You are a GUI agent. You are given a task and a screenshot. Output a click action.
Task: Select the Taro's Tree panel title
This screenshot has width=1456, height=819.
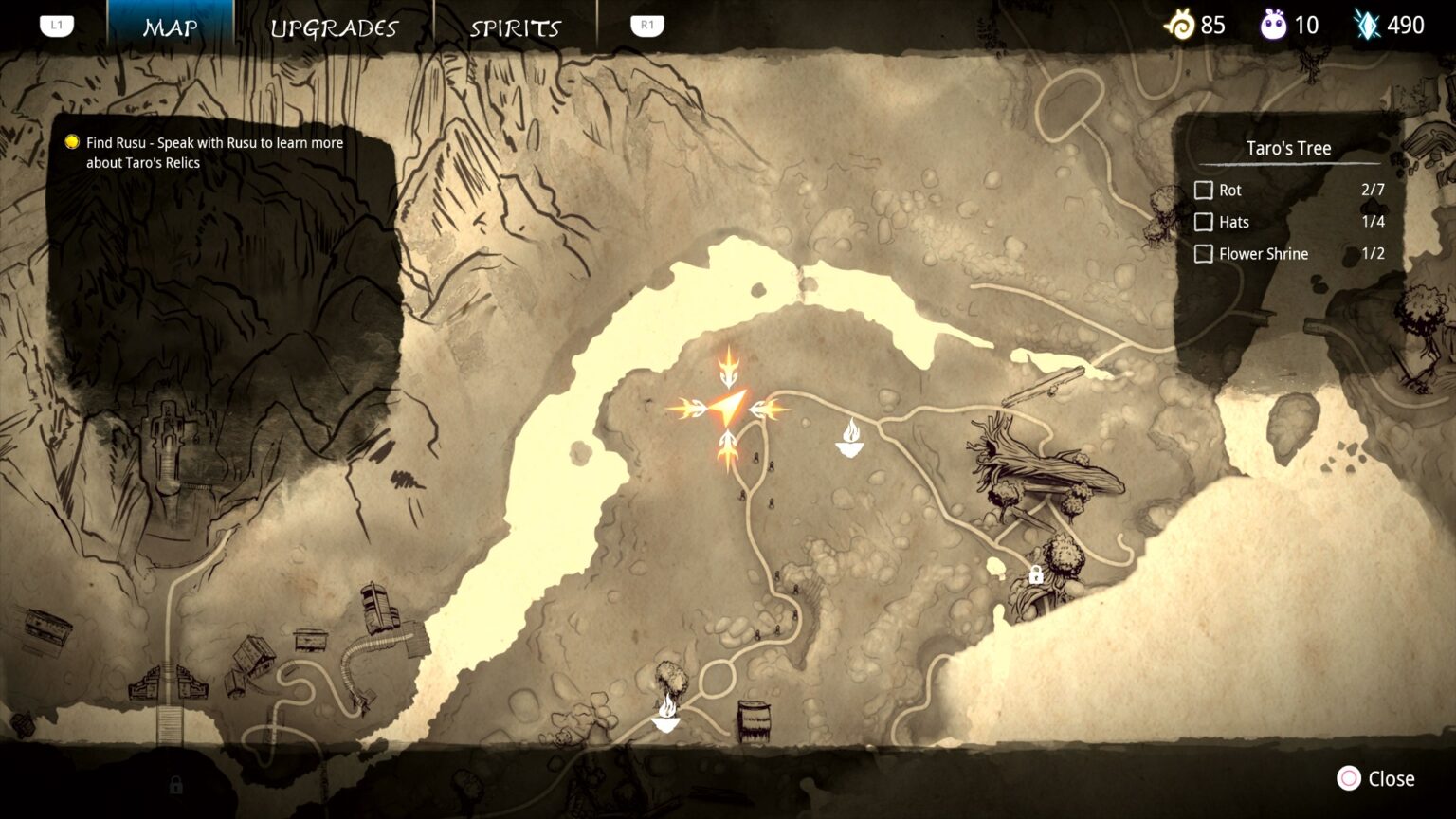1287,148
